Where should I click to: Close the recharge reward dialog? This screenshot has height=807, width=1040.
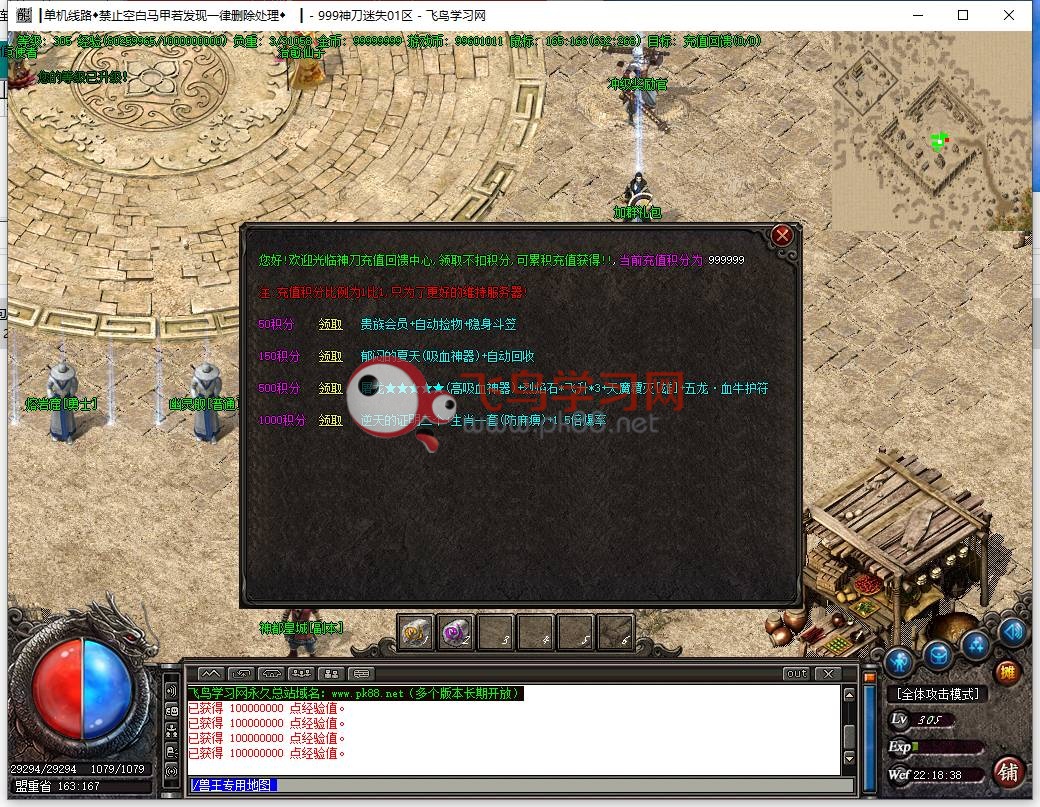[x=782, y=235]
